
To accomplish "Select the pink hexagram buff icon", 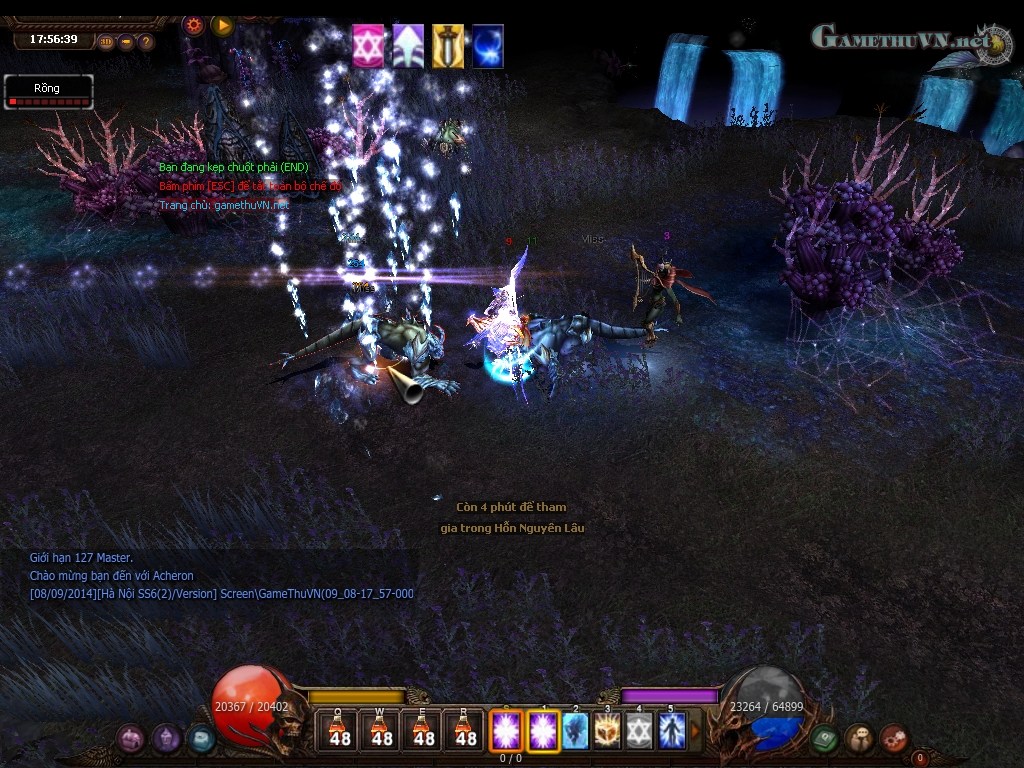I will pos(368,47).
